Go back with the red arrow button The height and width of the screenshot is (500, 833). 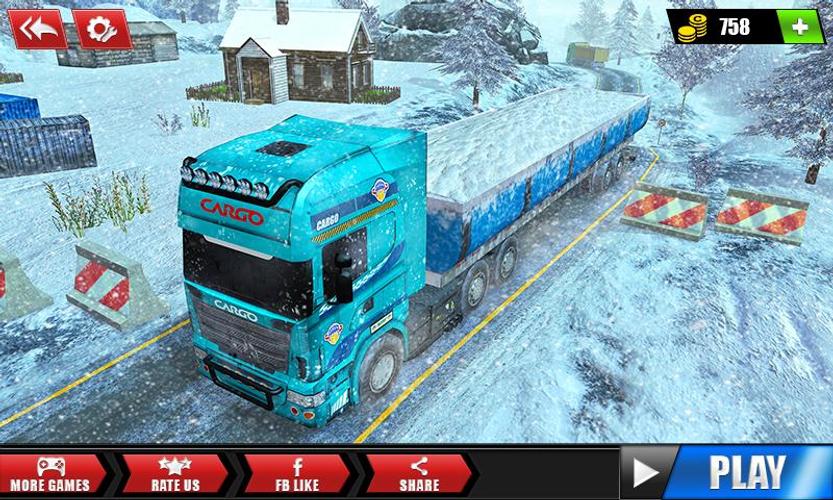38,29
